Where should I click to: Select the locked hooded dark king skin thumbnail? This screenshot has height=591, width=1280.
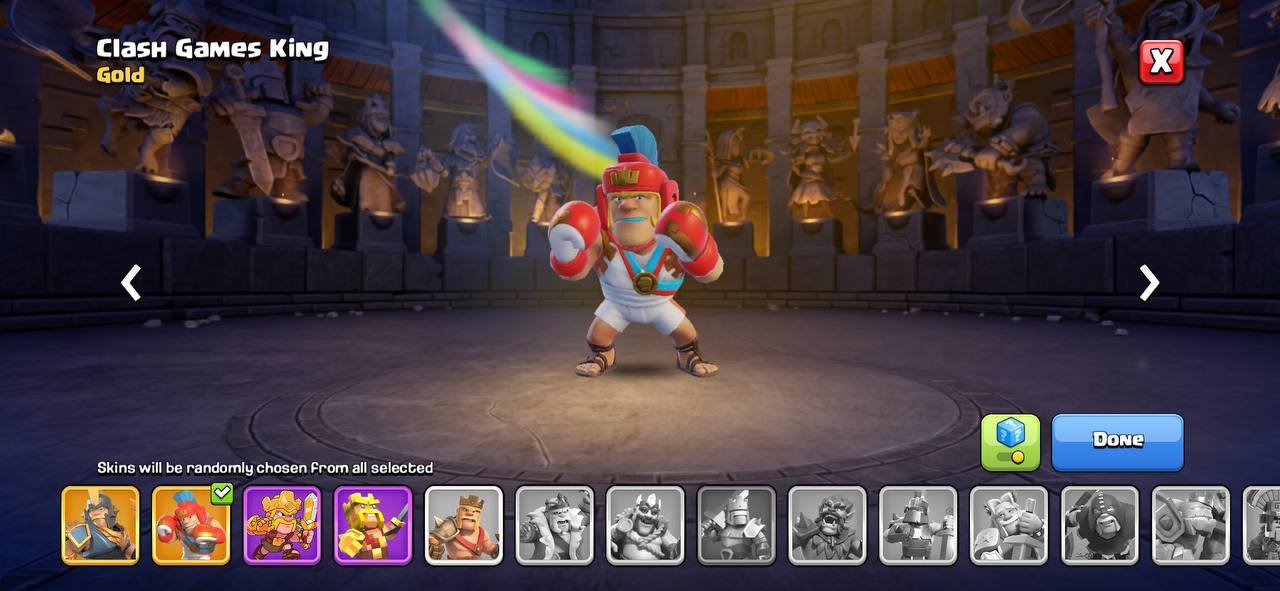[x=1100, y=525]
